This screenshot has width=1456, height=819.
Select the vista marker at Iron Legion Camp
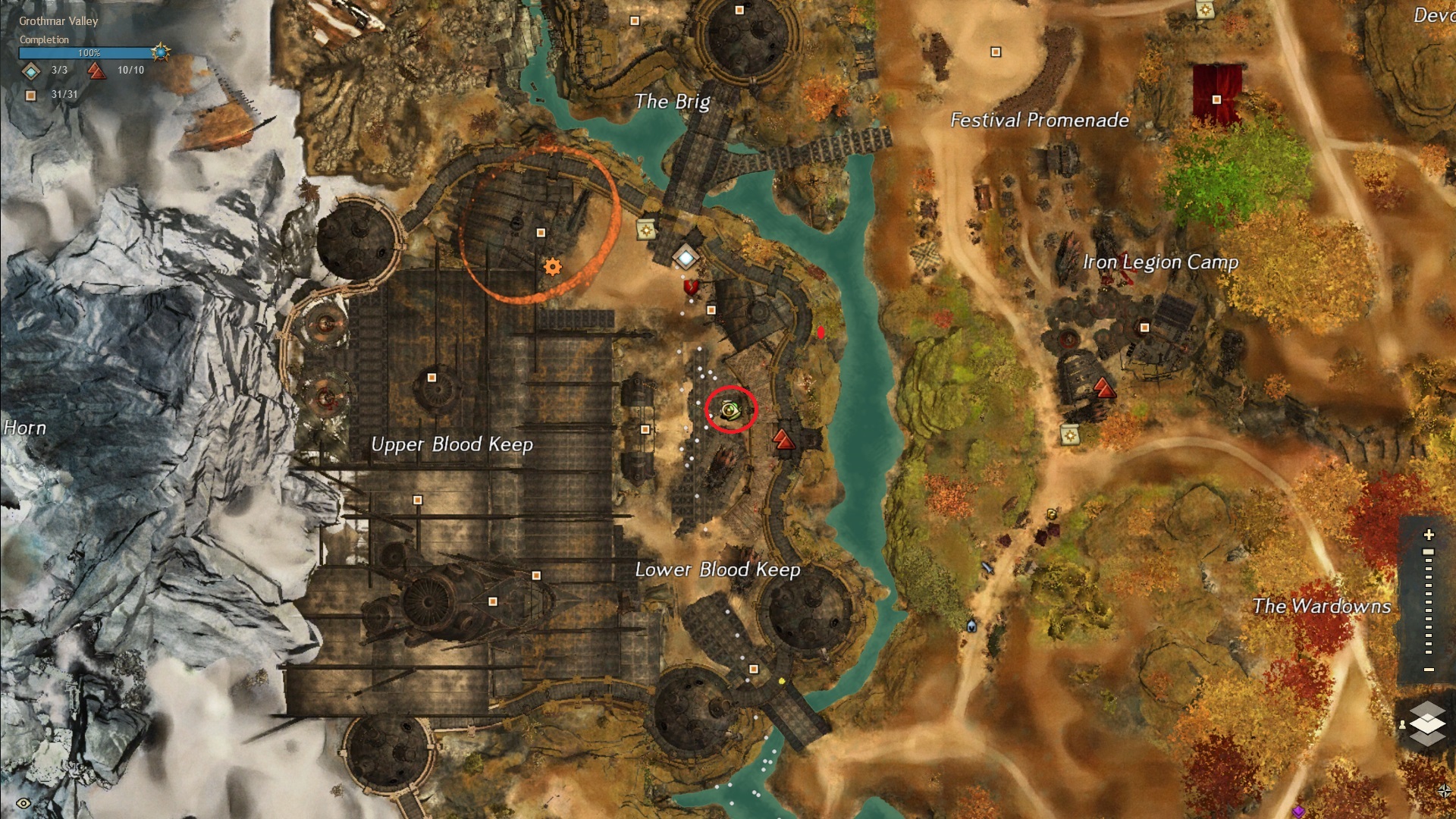(x=1104, y=390)
